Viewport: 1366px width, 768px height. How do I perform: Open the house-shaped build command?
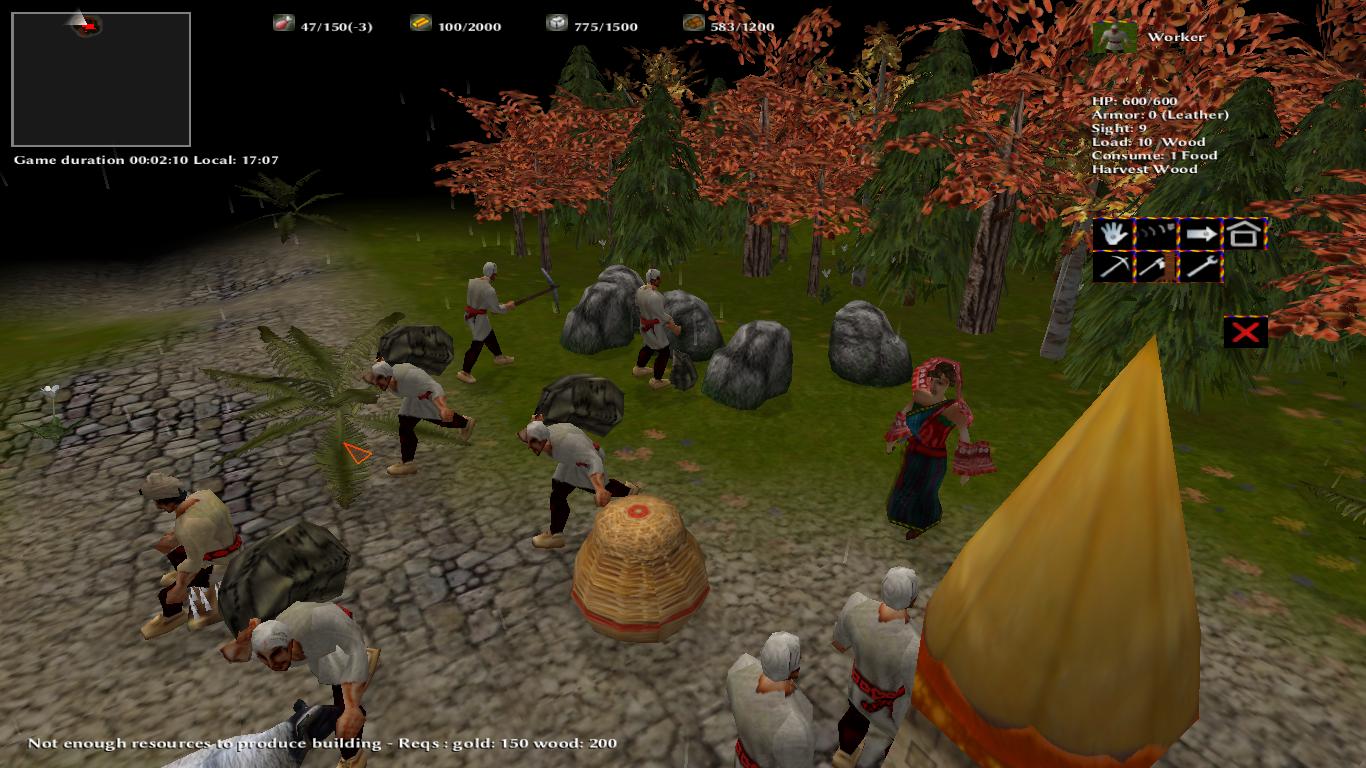coord(1245,234)
